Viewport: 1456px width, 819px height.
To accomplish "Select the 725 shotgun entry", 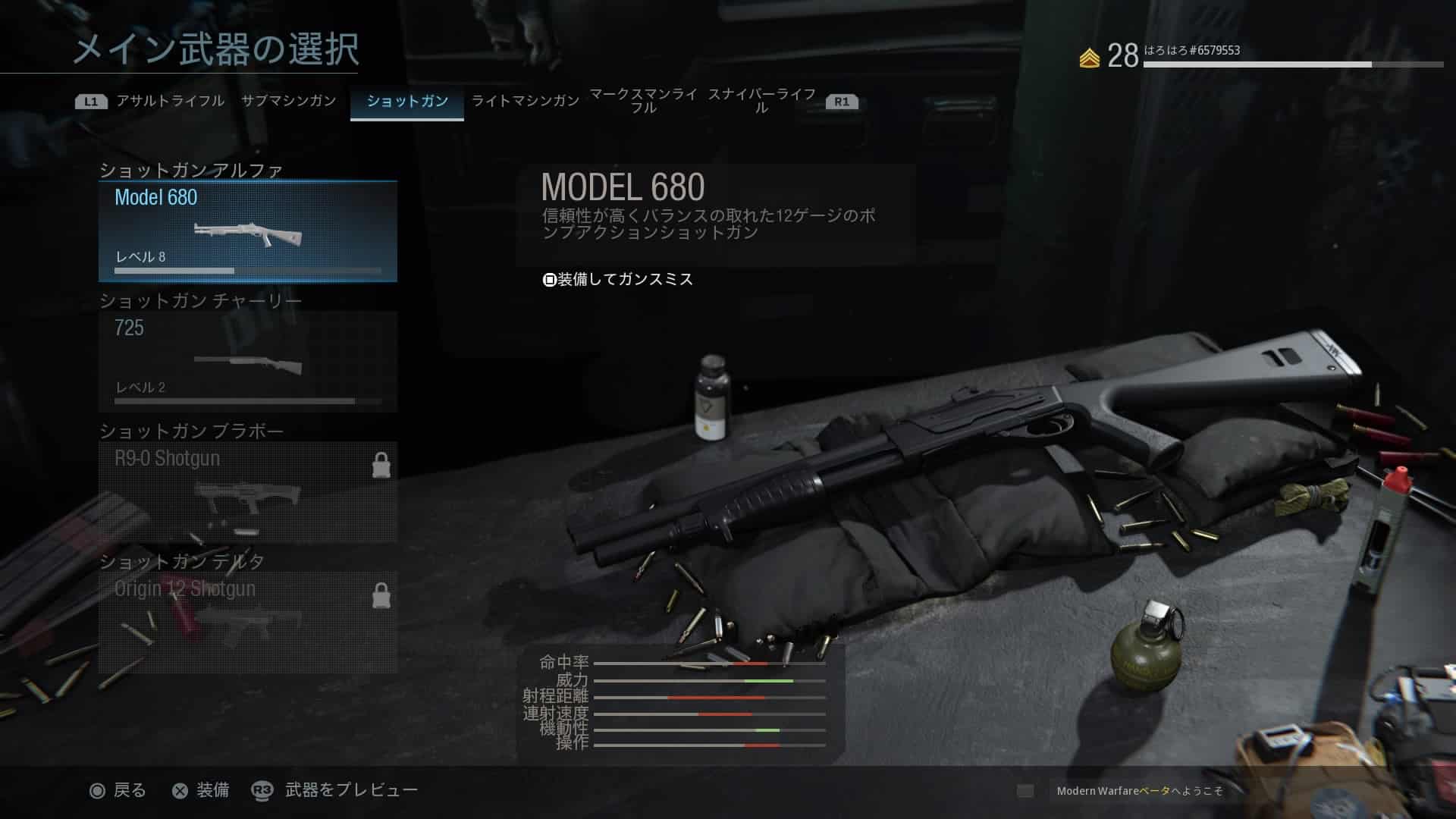I will (246, 360).
